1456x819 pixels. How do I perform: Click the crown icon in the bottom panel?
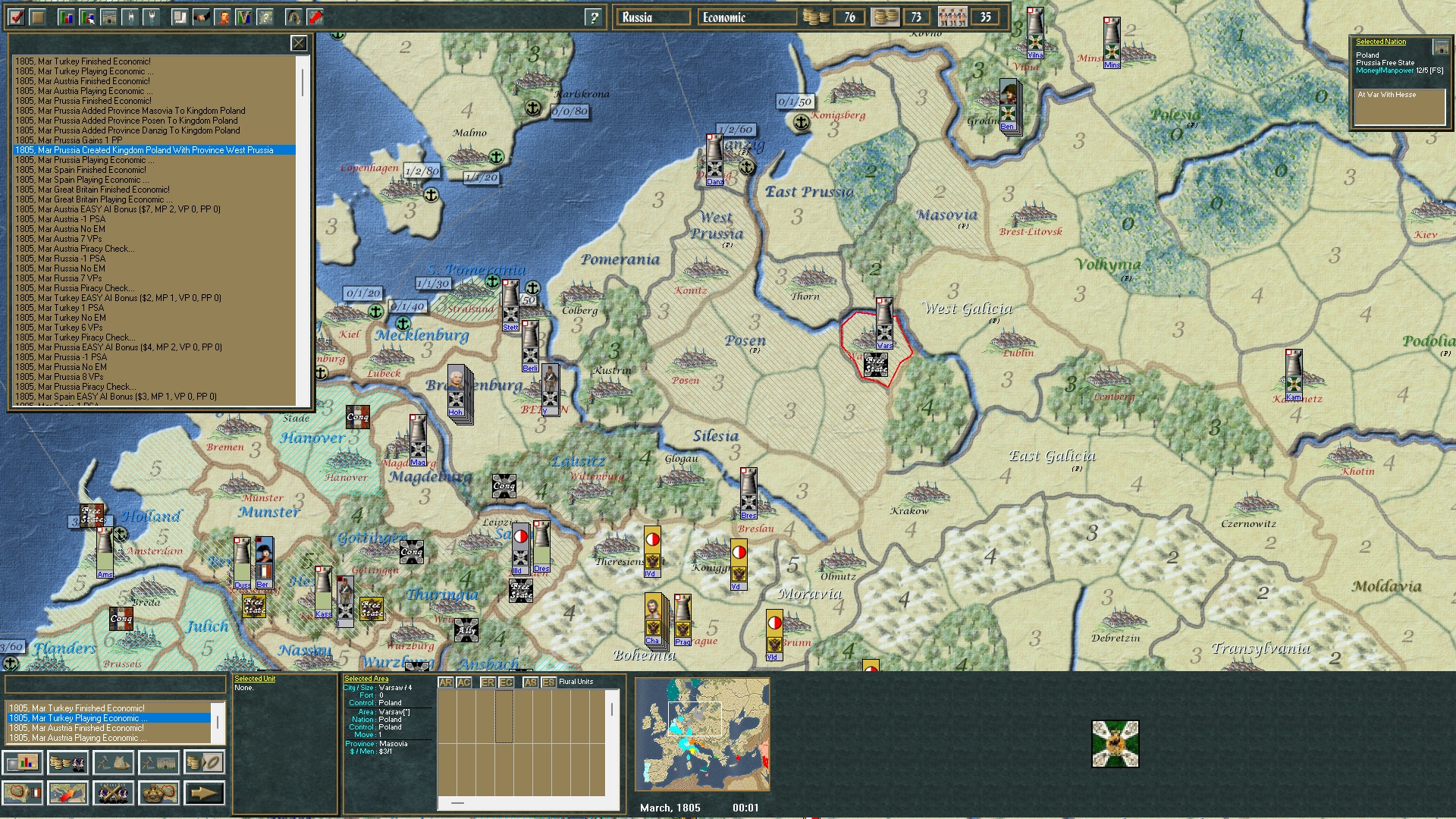tap(159, 792)
